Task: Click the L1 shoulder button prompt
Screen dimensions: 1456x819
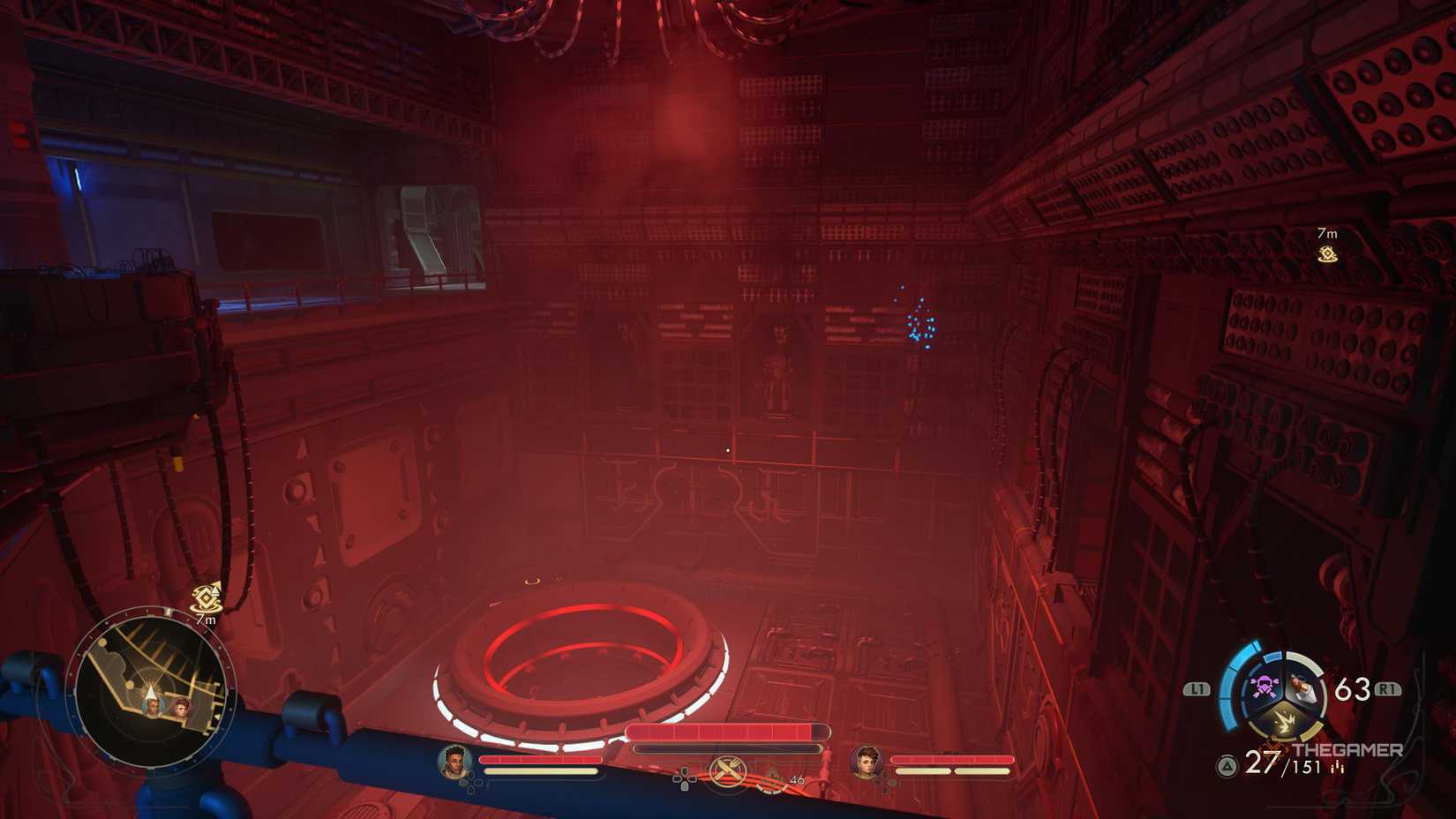Action: (1197, 688)
